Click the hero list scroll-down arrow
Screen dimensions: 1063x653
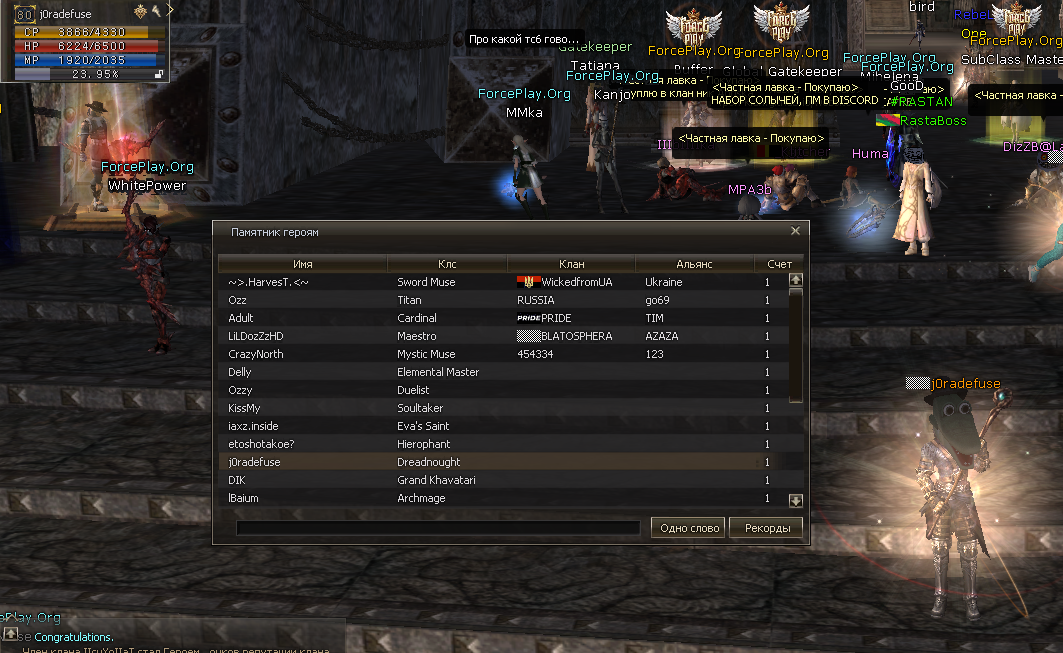[x=796, y=500]
